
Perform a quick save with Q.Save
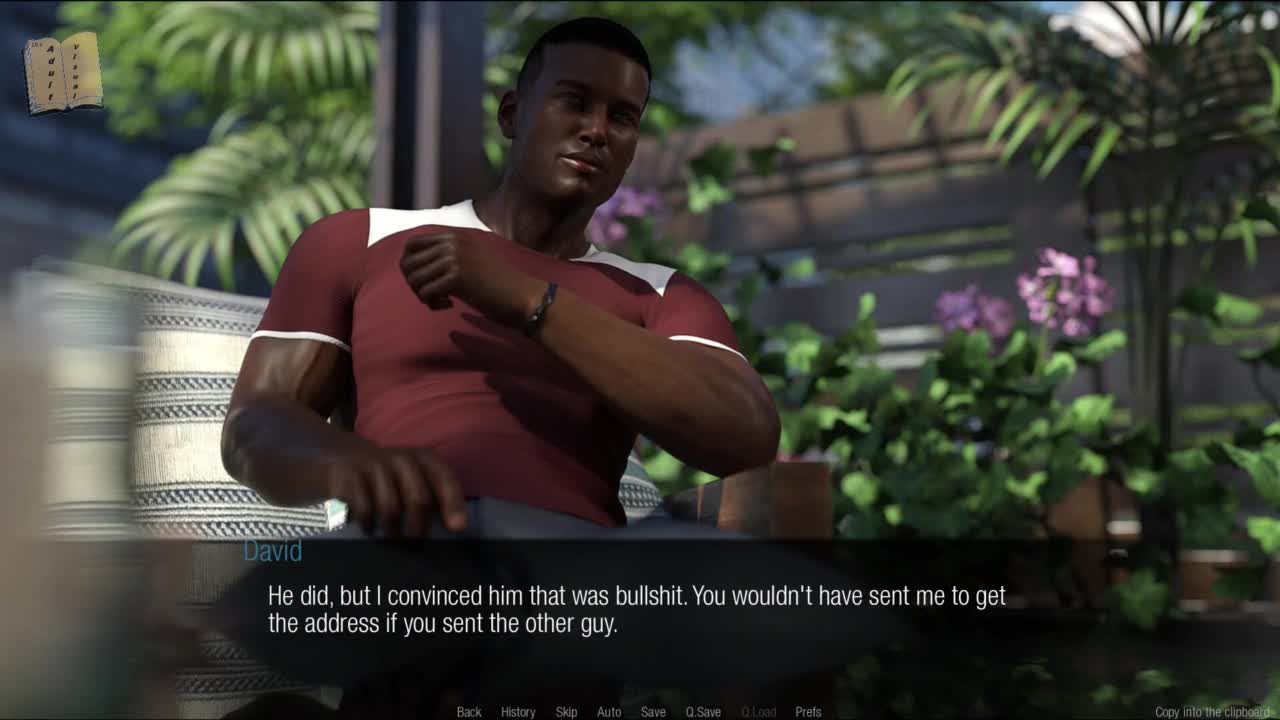[703, 712]
